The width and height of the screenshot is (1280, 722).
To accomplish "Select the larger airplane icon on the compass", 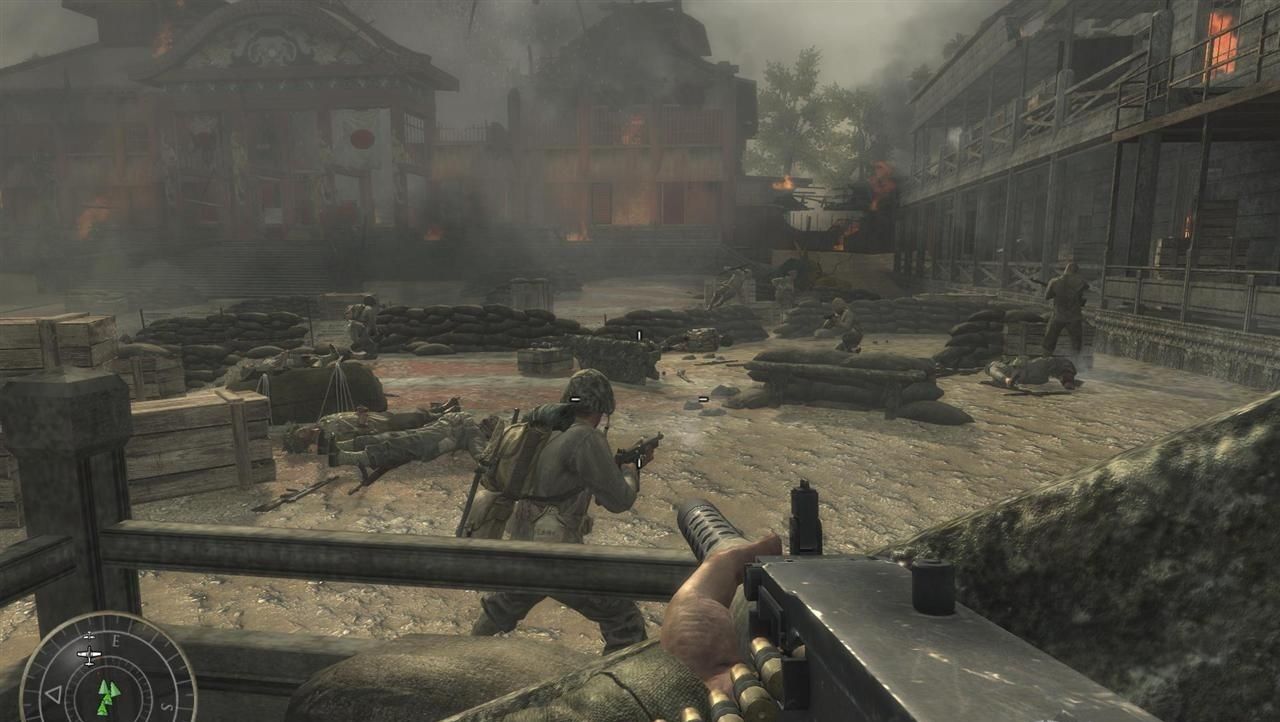I will click(x=89, y=655).
